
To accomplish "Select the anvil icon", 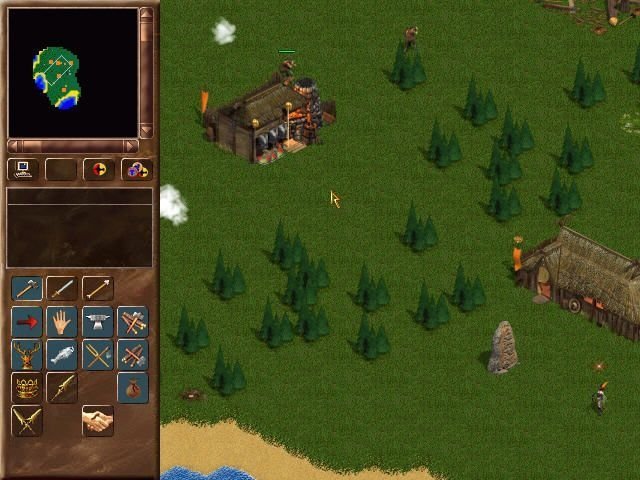I will tap(97, 322).
